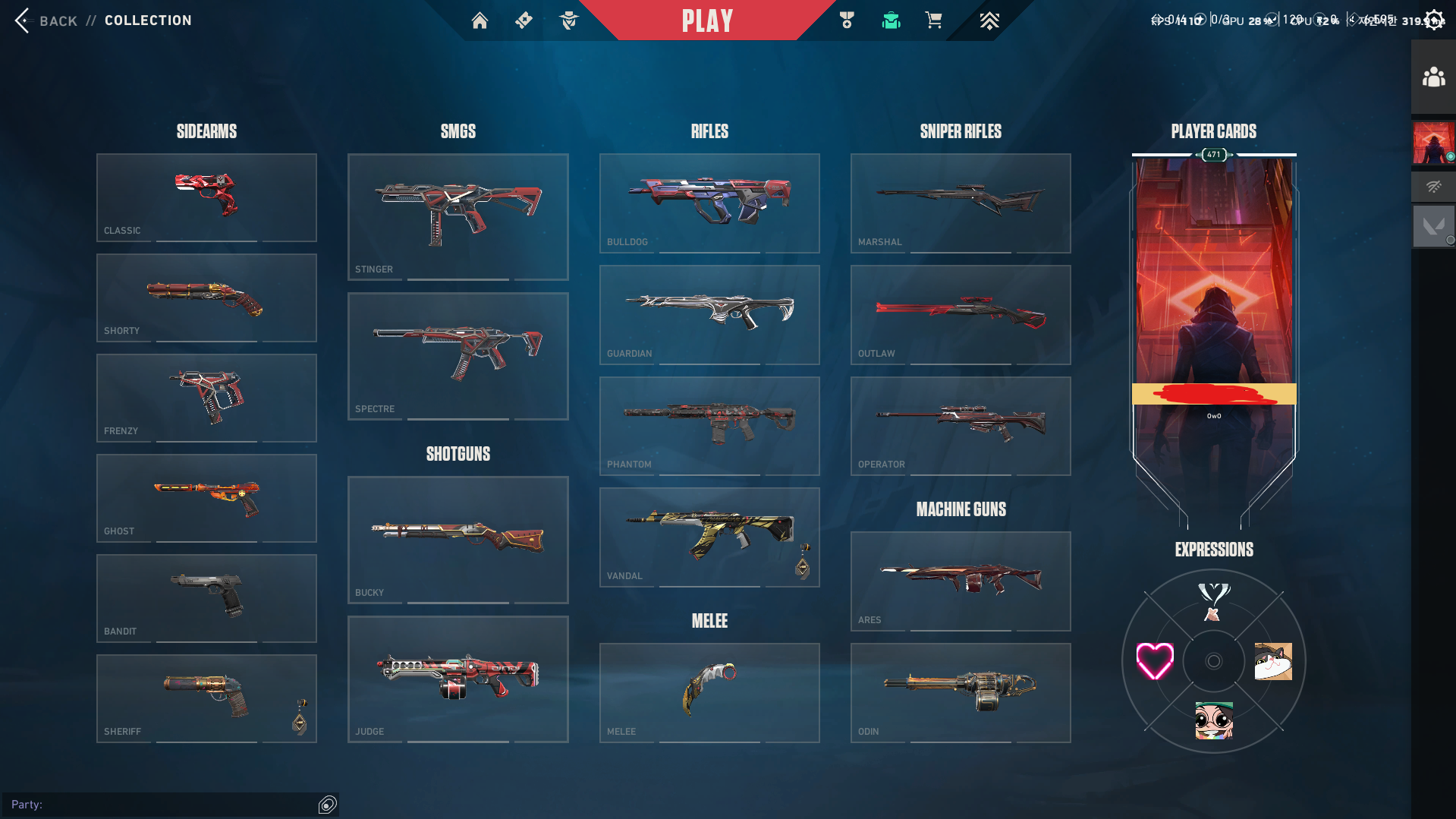This screenshot has width=1456, height=819.
Task: Open the store cart icon
Action: click(x=933, y=20)
